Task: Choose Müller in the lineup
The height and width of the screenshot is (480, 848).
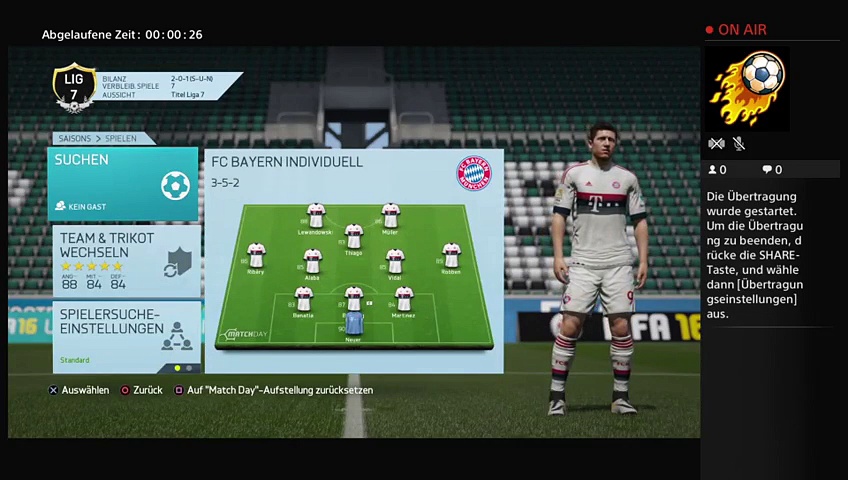Action: point(390,216)
